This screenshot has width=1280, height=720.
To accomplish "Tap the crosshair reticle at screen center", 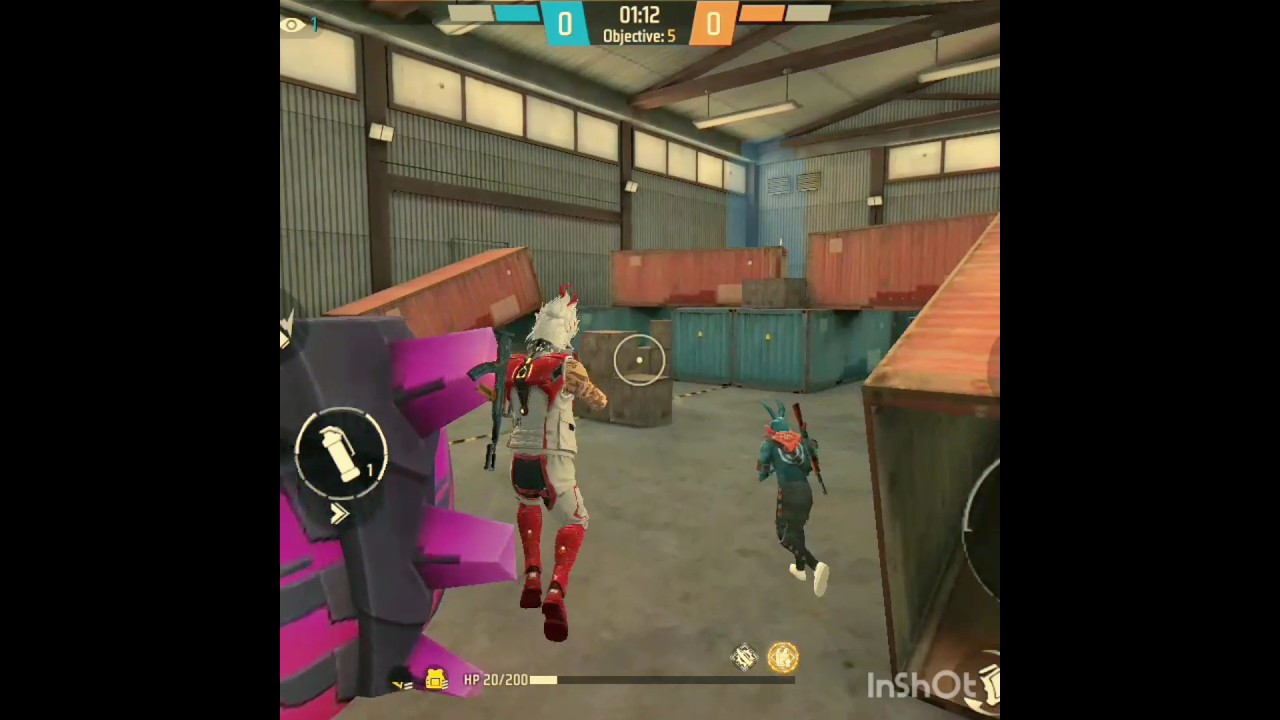I will pos(638,360).
